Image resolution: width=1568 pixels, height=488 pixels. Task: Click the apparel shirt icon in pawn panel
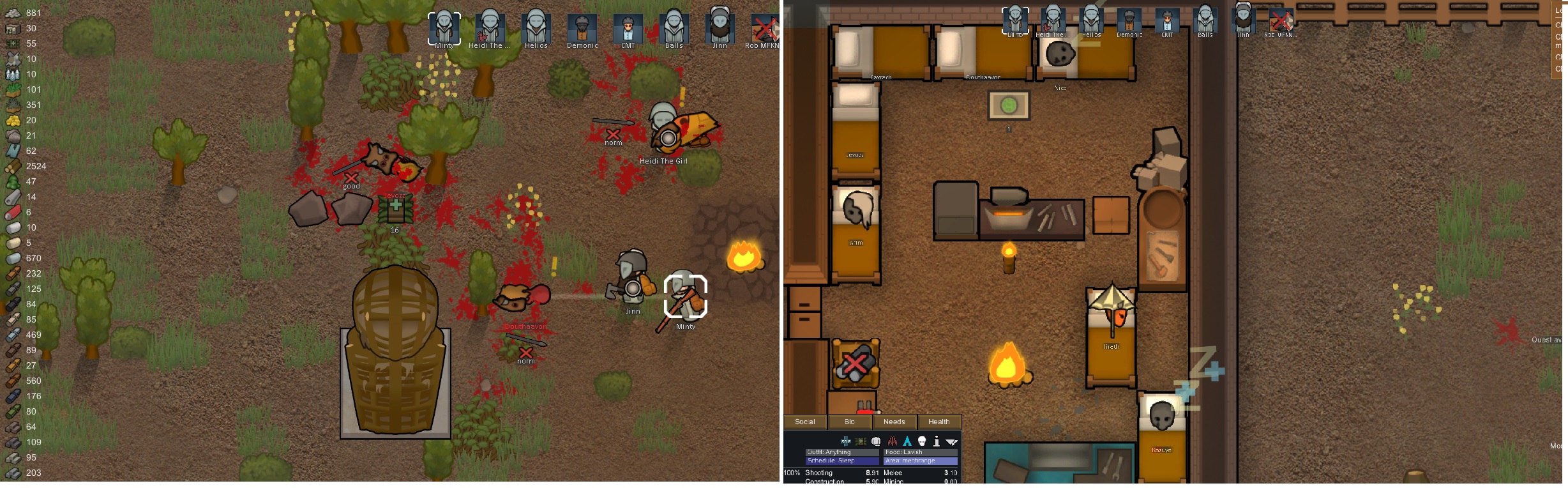pyautogui.click(x=875, y=442)
